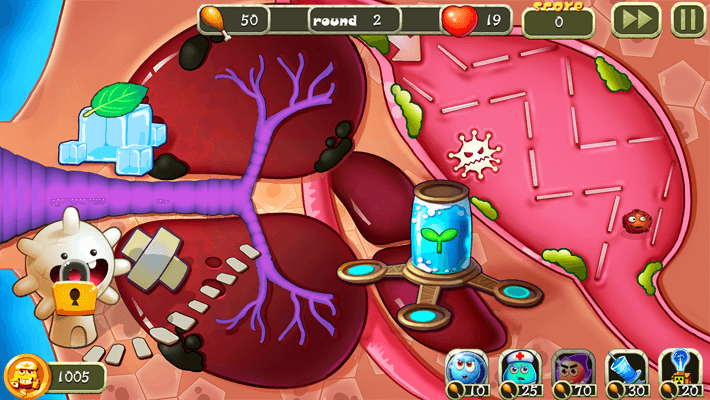Screen dimensions: 710x400
Task: Toggle the fast-forward speed button
Action: [635, 19]
